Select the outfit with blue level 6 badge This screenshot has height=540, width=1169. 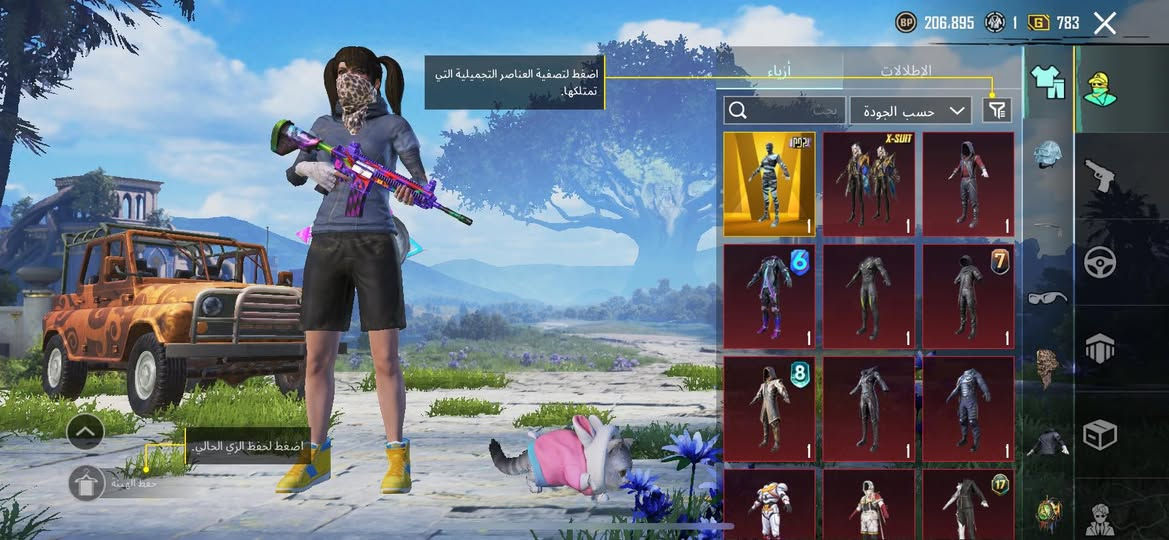tap(769, 296)
